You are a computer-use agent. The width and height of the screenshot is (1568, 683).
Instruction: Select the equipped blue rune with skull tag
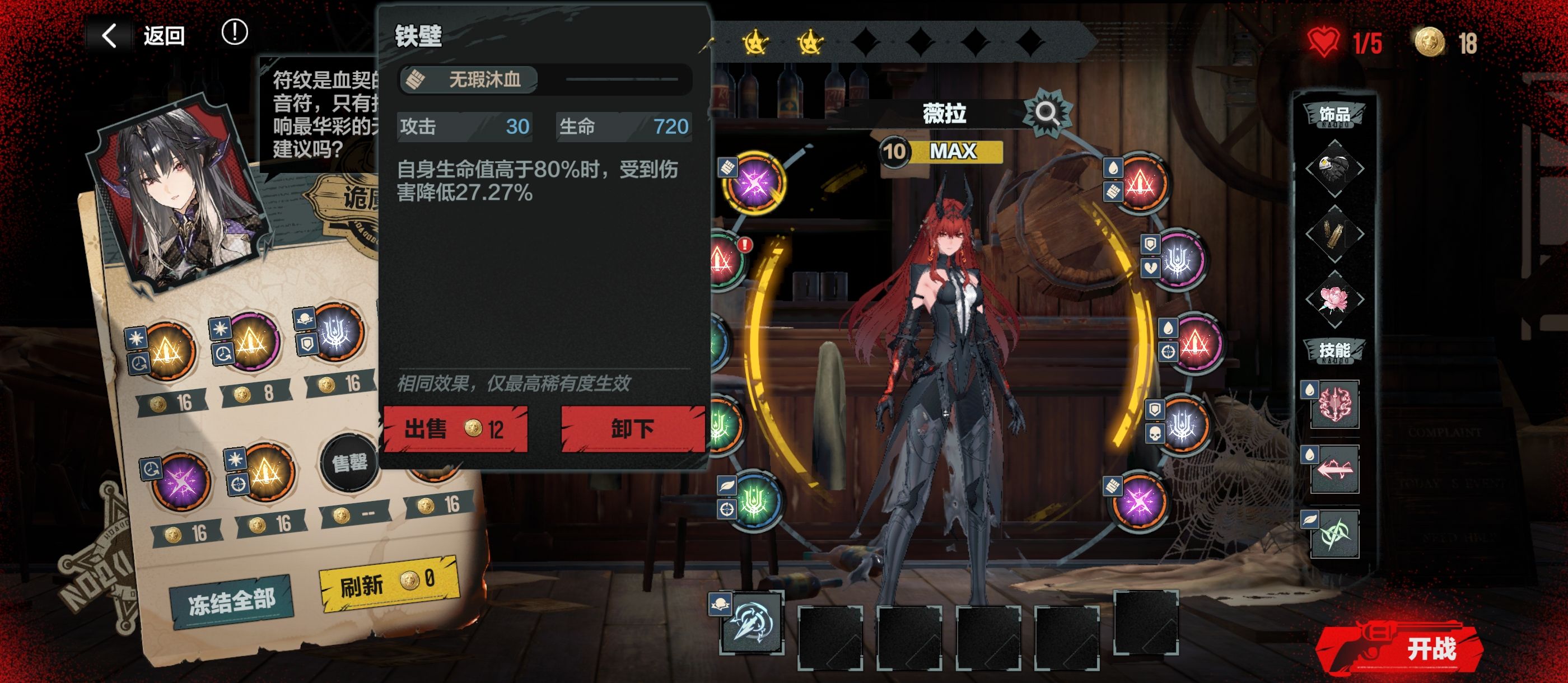[1182, 424]
